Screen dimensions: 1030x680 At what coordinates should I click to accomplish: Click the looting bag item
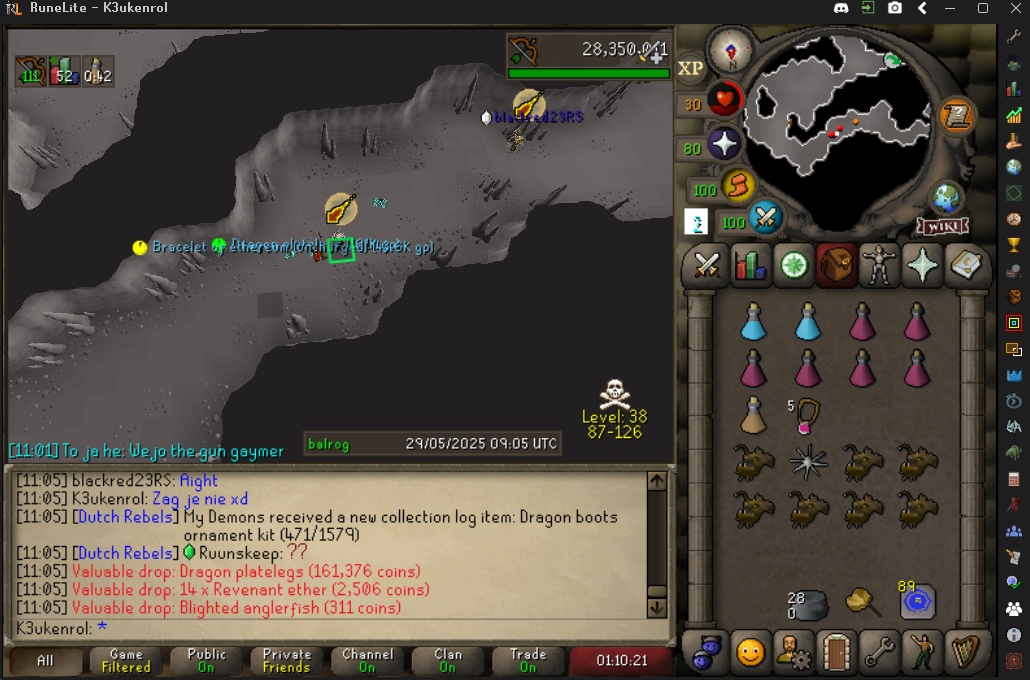[862, 603]
